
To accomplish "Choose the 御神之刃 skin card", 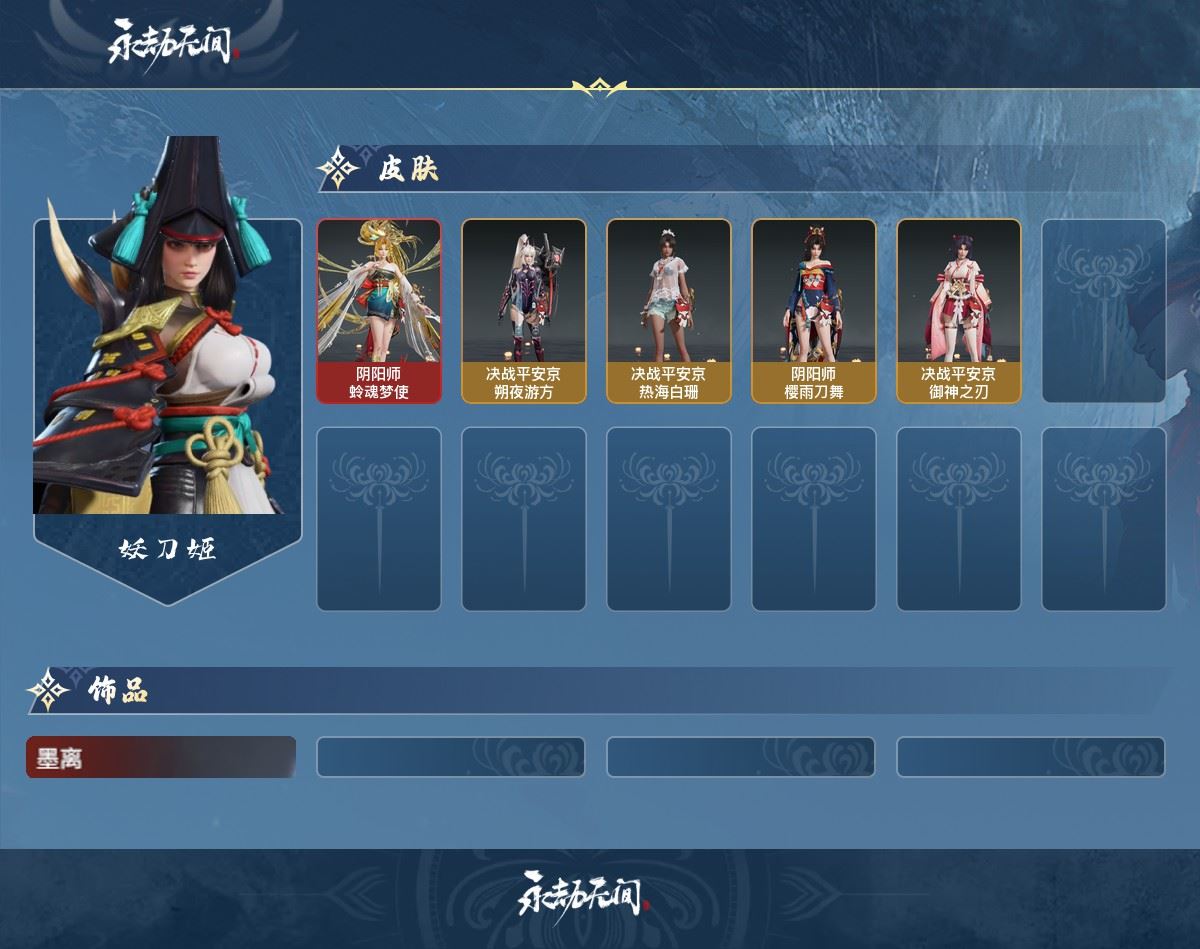I will click(959, 311).
